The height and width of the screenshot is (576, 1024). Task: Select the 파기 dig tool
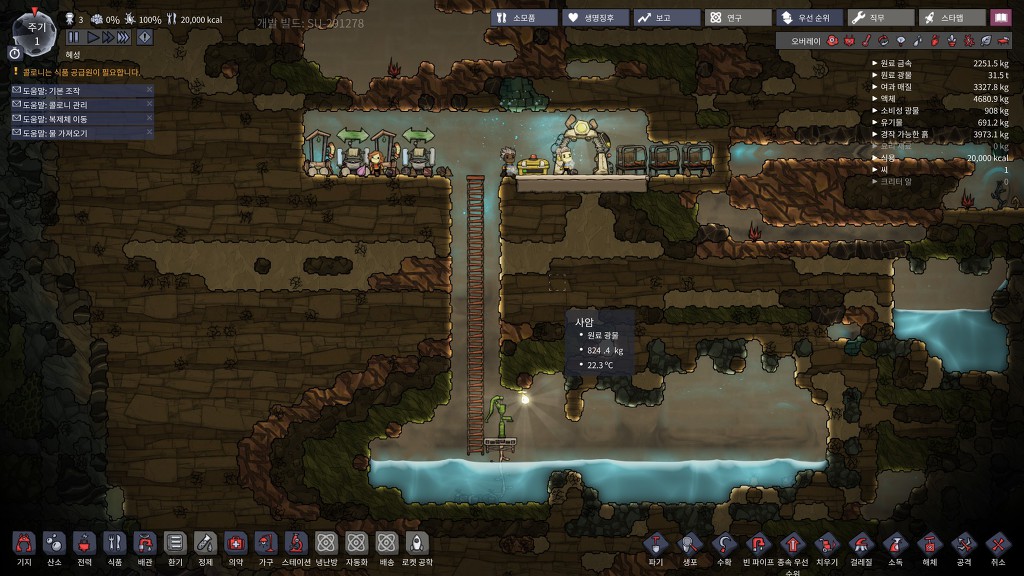point(656,545)
